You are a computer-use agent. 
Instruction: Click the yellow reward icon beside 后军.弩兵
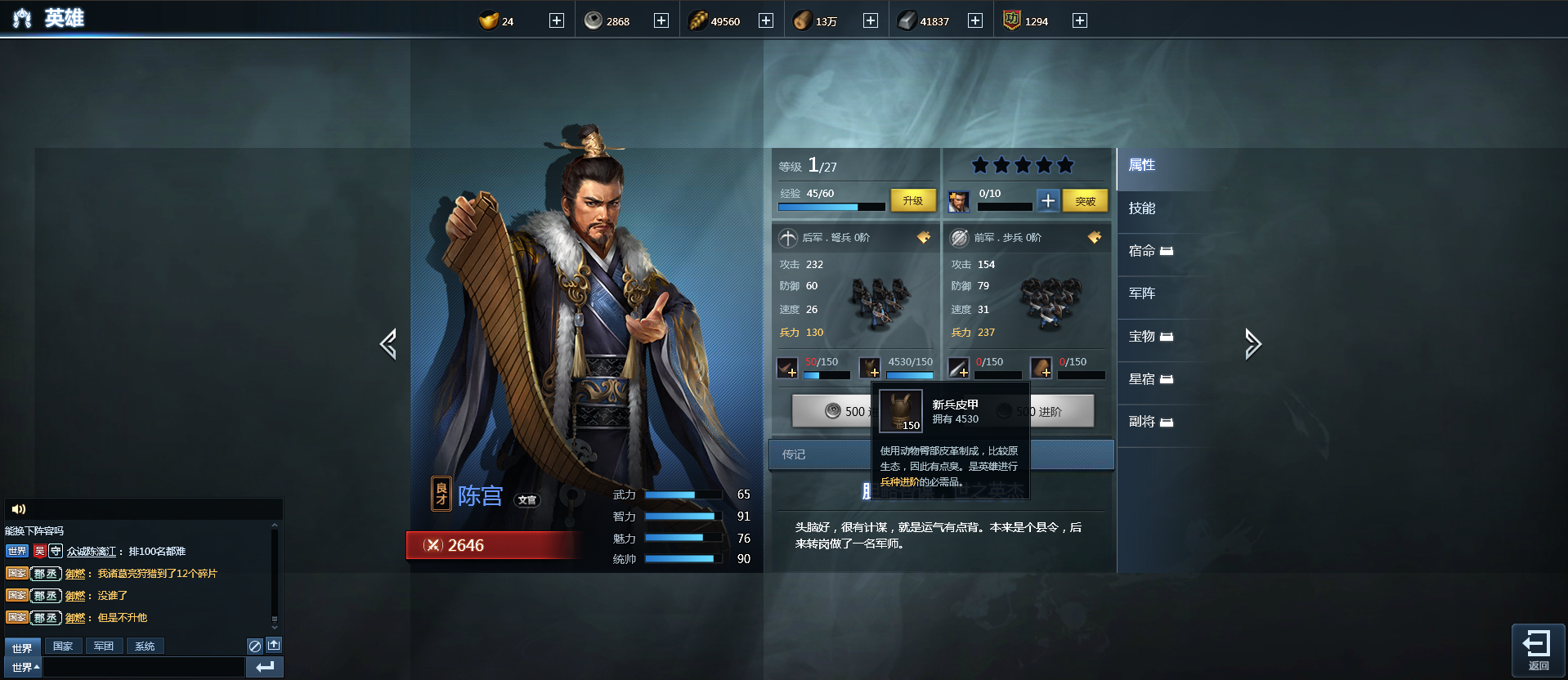click(x=924, y=236)
